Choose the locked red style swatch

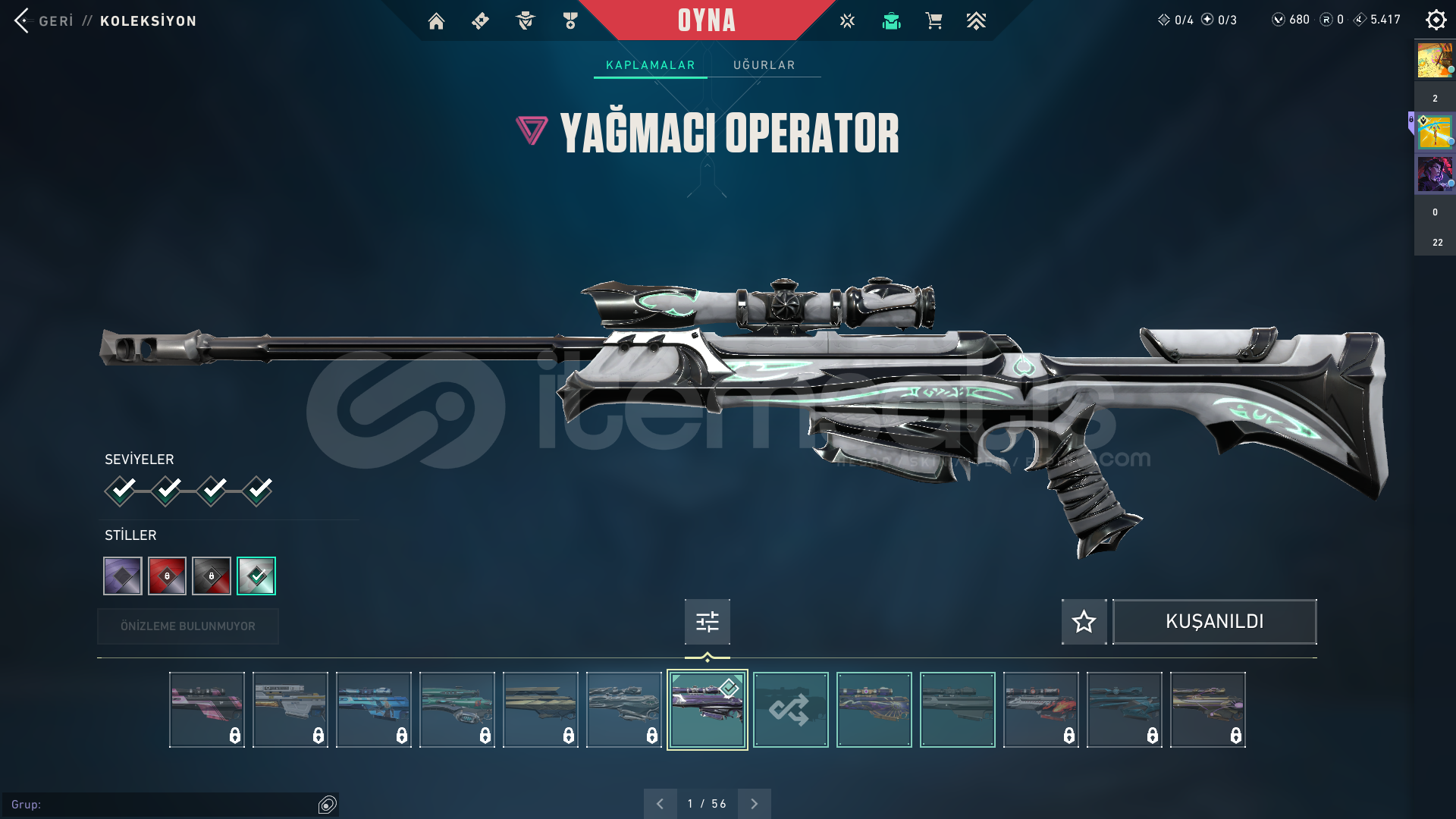pos(167,576)
